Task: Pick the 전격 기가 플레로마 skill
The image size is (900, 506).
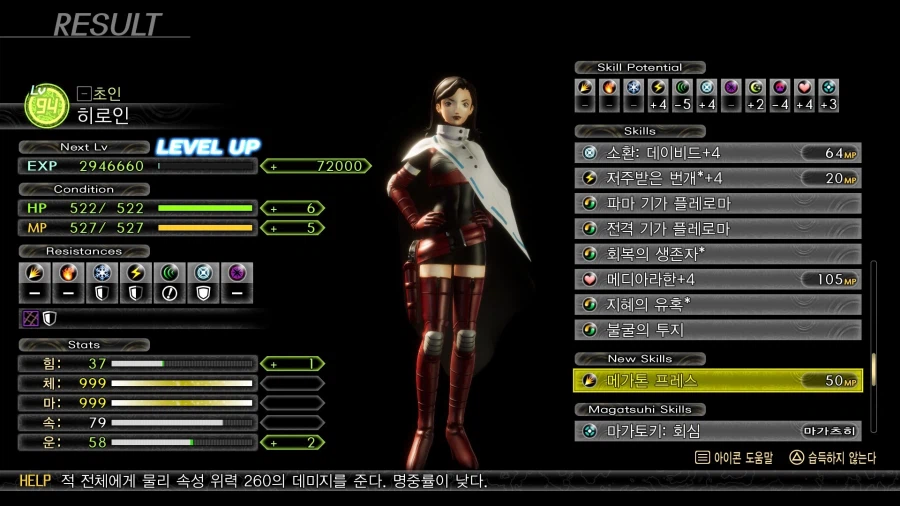Action: click(x=717, y=229)
